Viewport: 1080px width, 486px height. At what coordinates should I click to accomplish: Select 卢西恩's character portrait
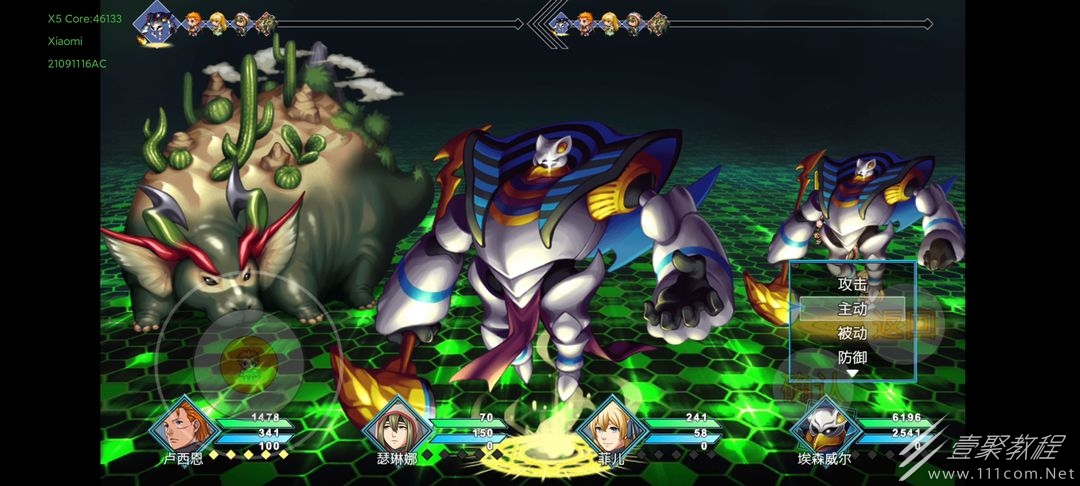(181, 427)
